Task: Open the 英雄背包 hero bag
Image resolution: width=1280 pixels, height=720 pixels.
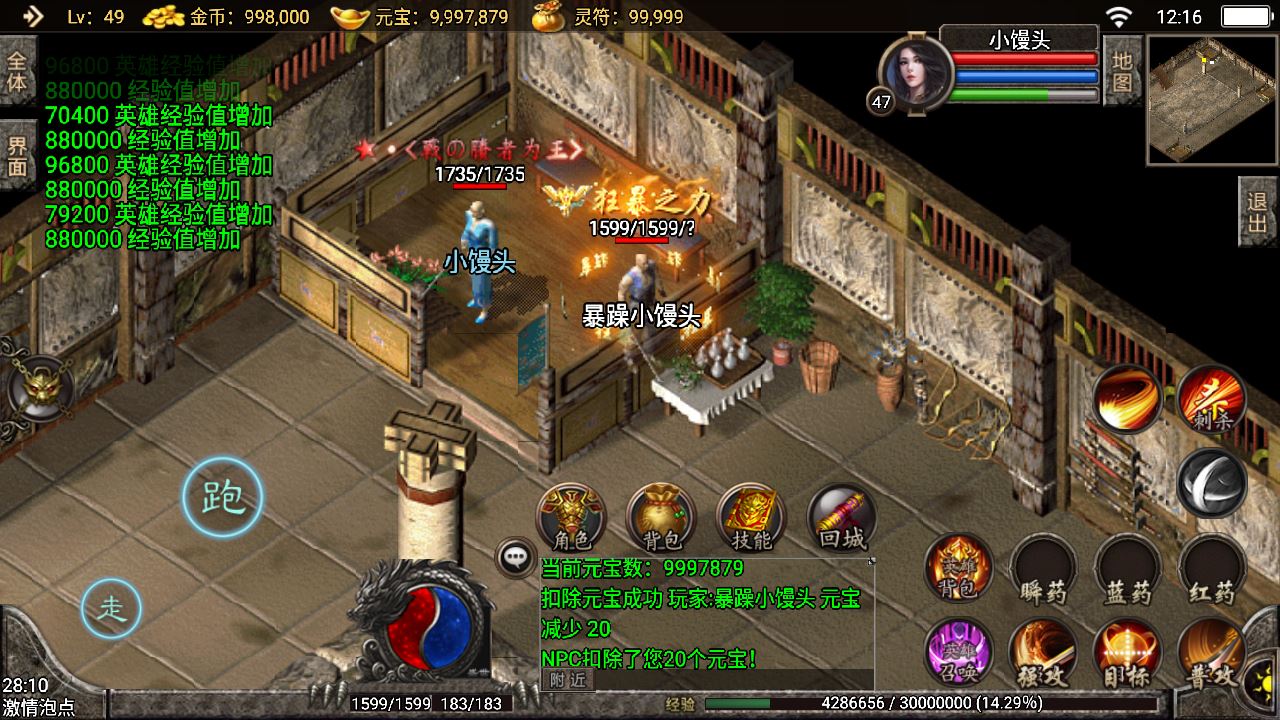Action: (958, 568)
